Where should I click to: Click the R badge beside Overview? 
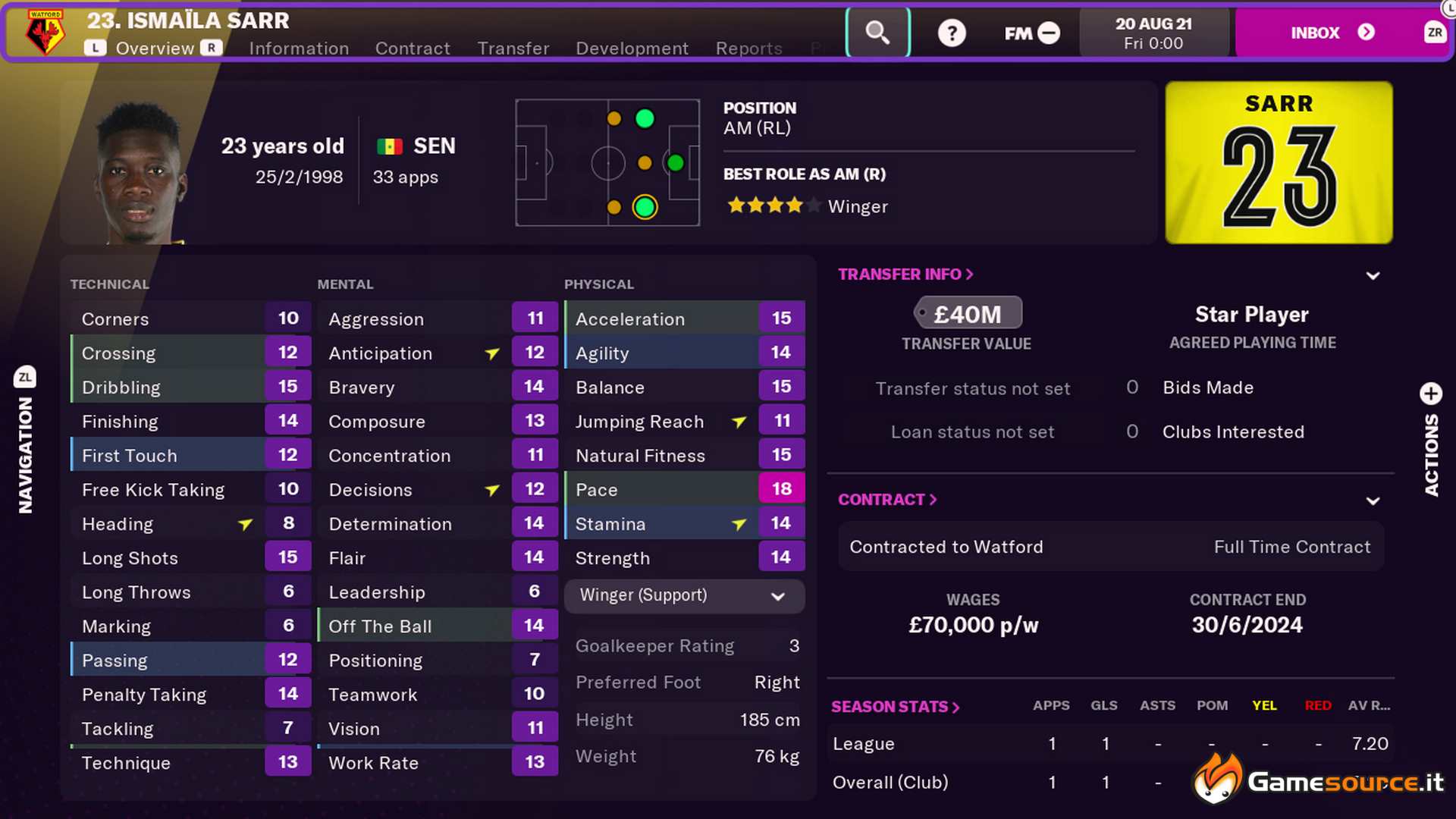(x=210, y=48)
